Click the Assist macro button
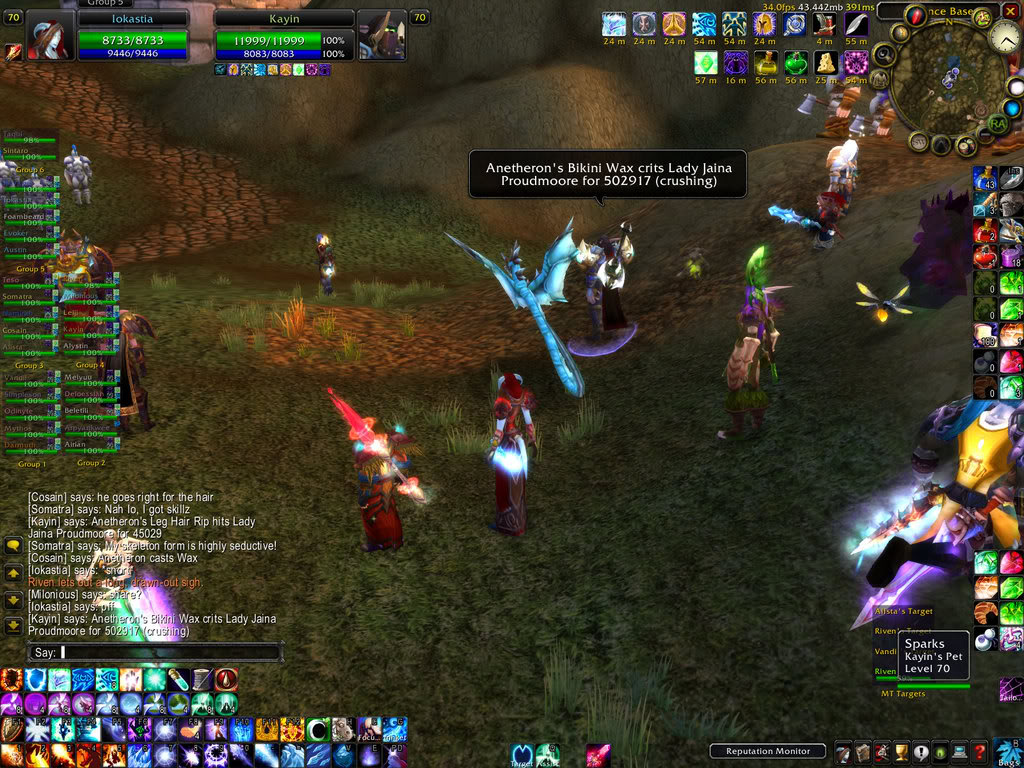 [x=545, y=755]
